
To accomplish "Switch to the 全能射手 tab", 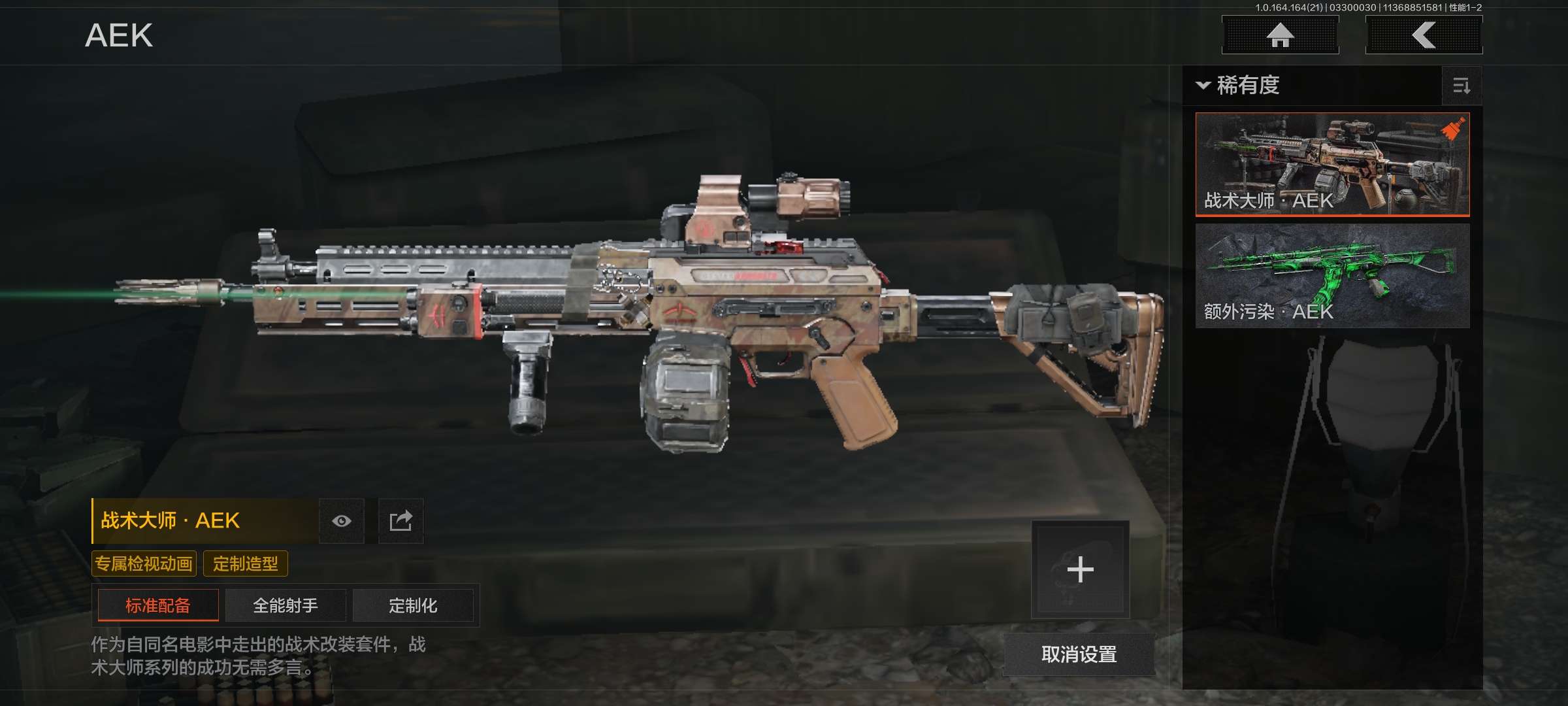I will pos(286,605).
